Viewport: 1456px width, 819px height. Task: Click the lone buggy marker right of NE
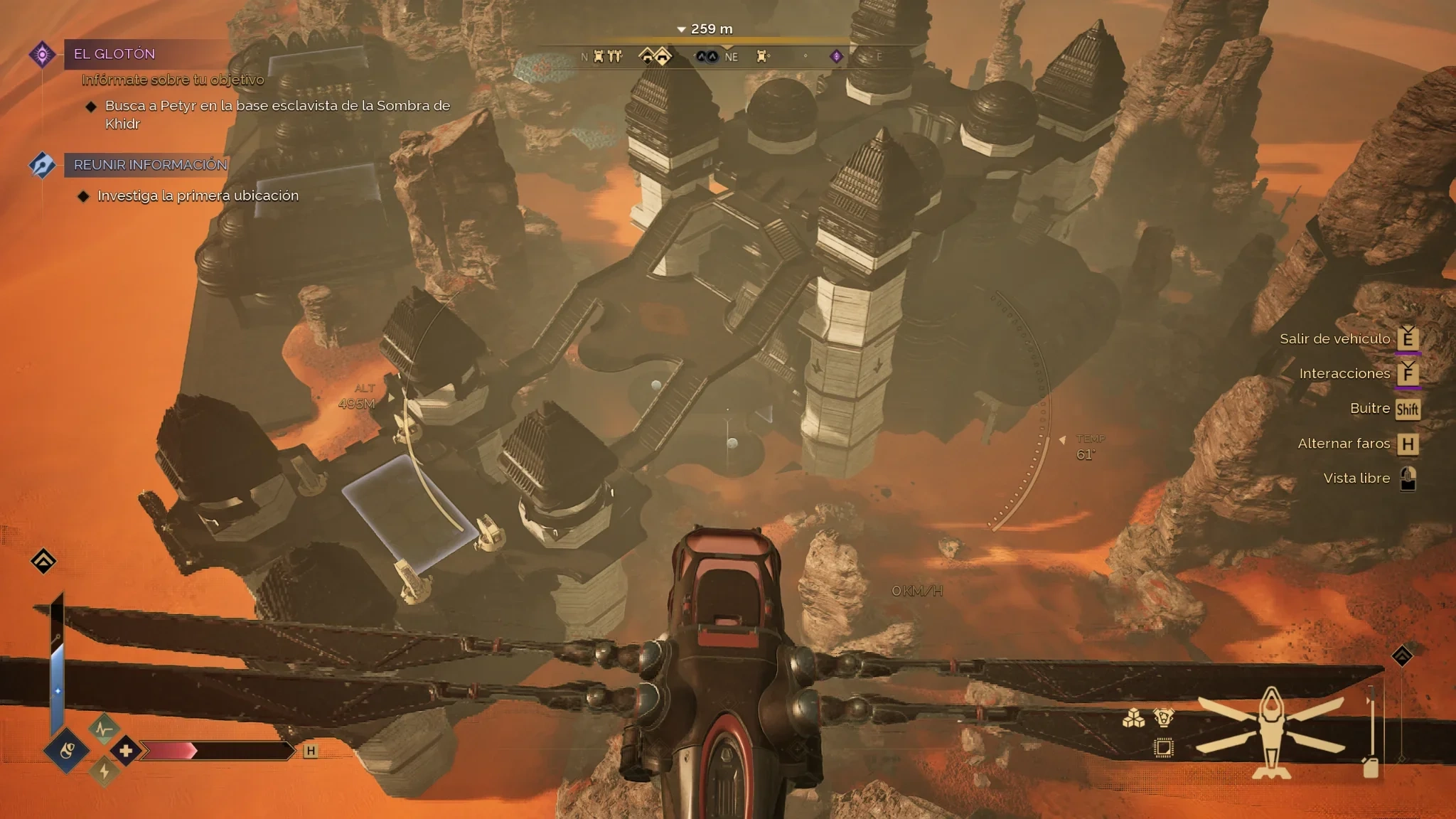pyautogui.click(x=763, y=56)
